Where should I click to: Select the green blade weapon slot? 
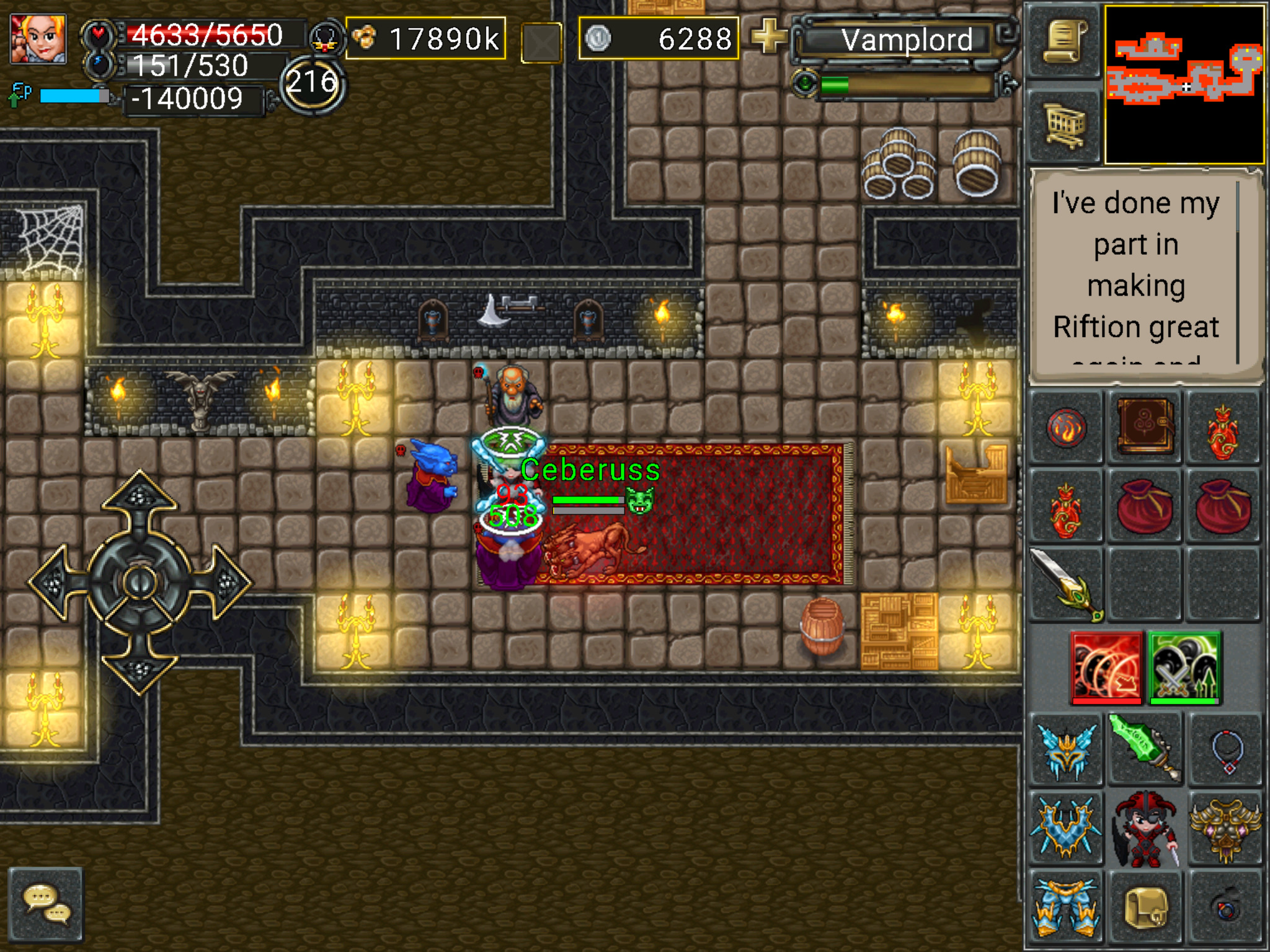click(x=1145, y=748)
